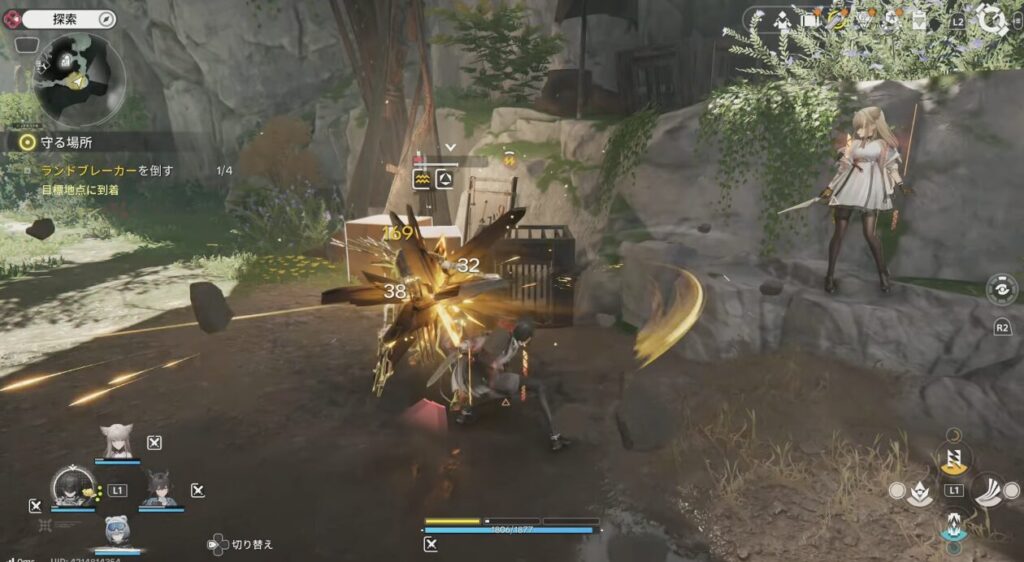
Task: Activate the right winged slash skill icon
Action: pyautogui.click(x=988, y=490)
